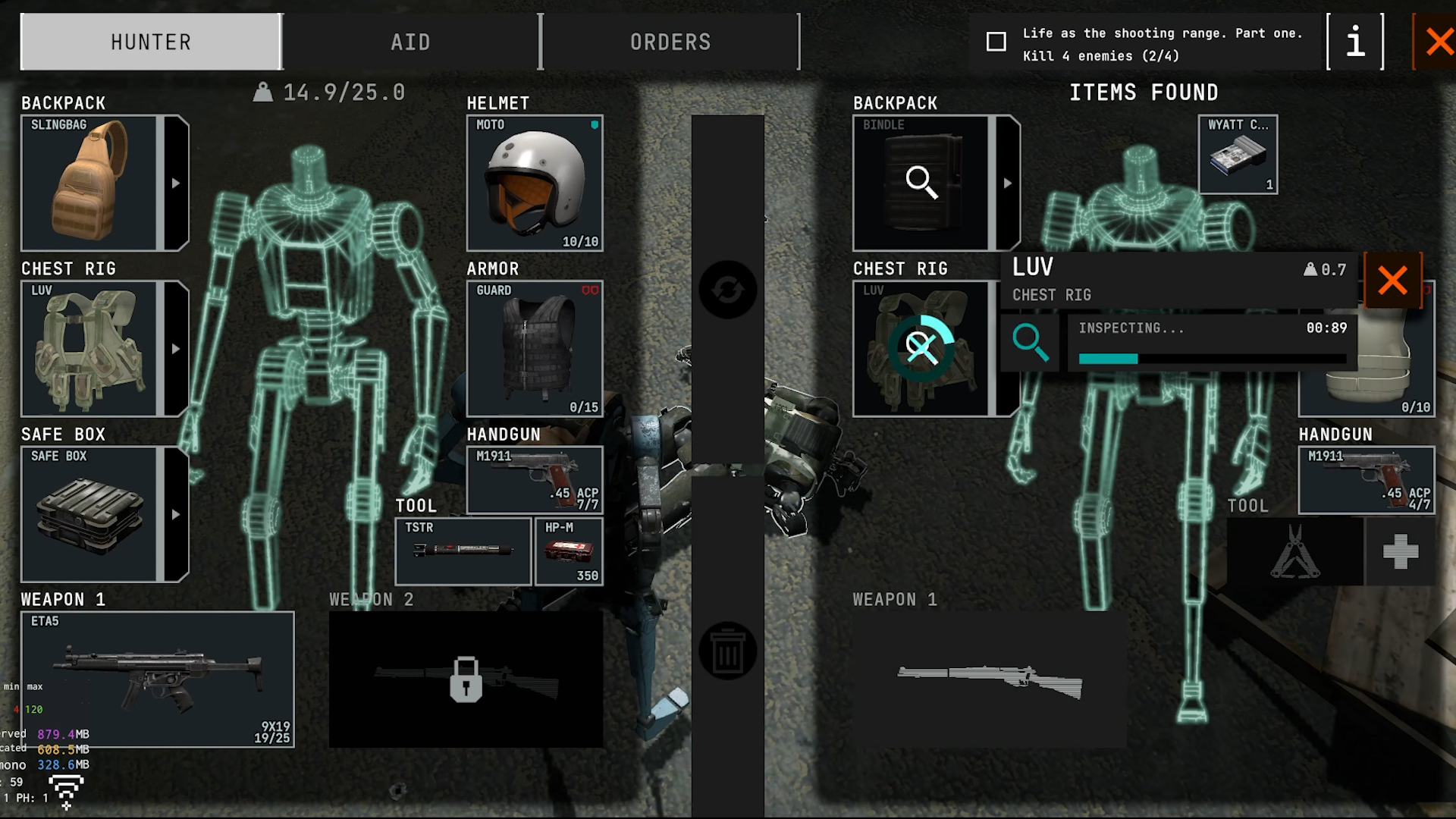Click the lock icon in the Weapon 2 slot

(466, 681)
